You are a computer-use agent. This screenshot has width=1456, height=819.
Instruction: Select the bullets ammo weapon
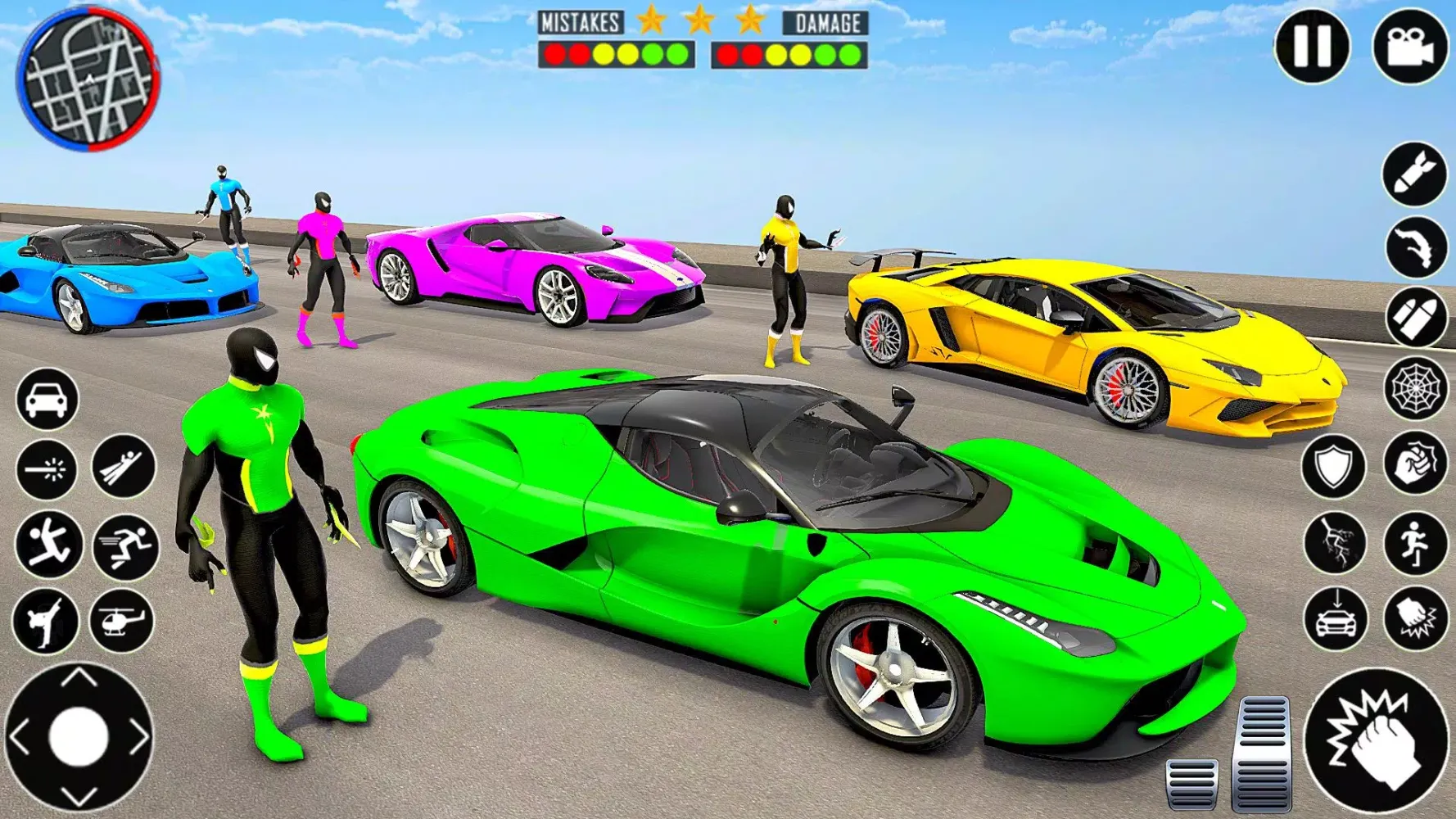(x=1416, y=318)
